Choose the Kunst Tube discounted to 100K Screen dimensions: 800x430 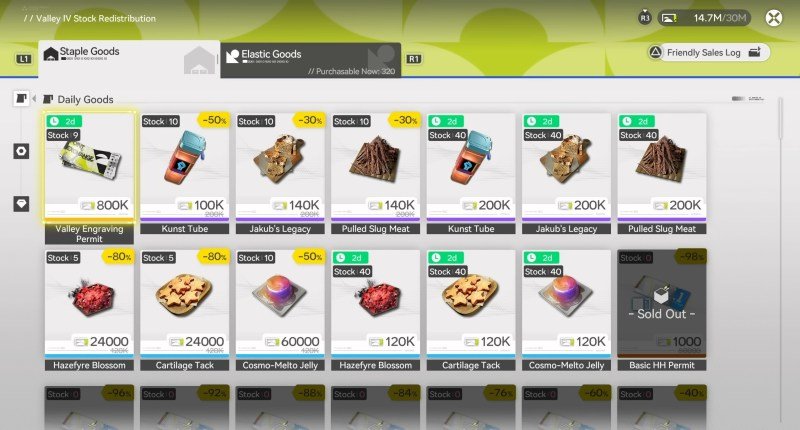[x=185, y=167]
